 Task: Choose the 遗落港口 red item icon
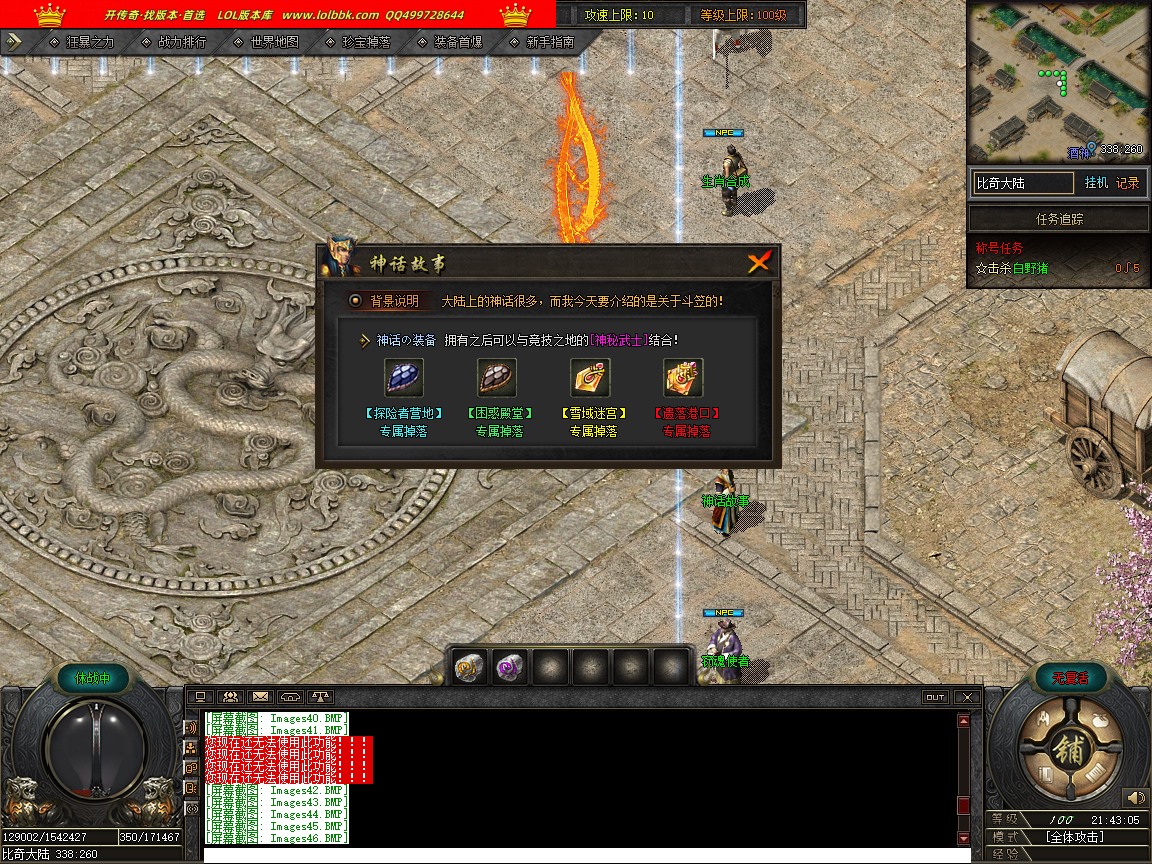(x=683, y=379)
